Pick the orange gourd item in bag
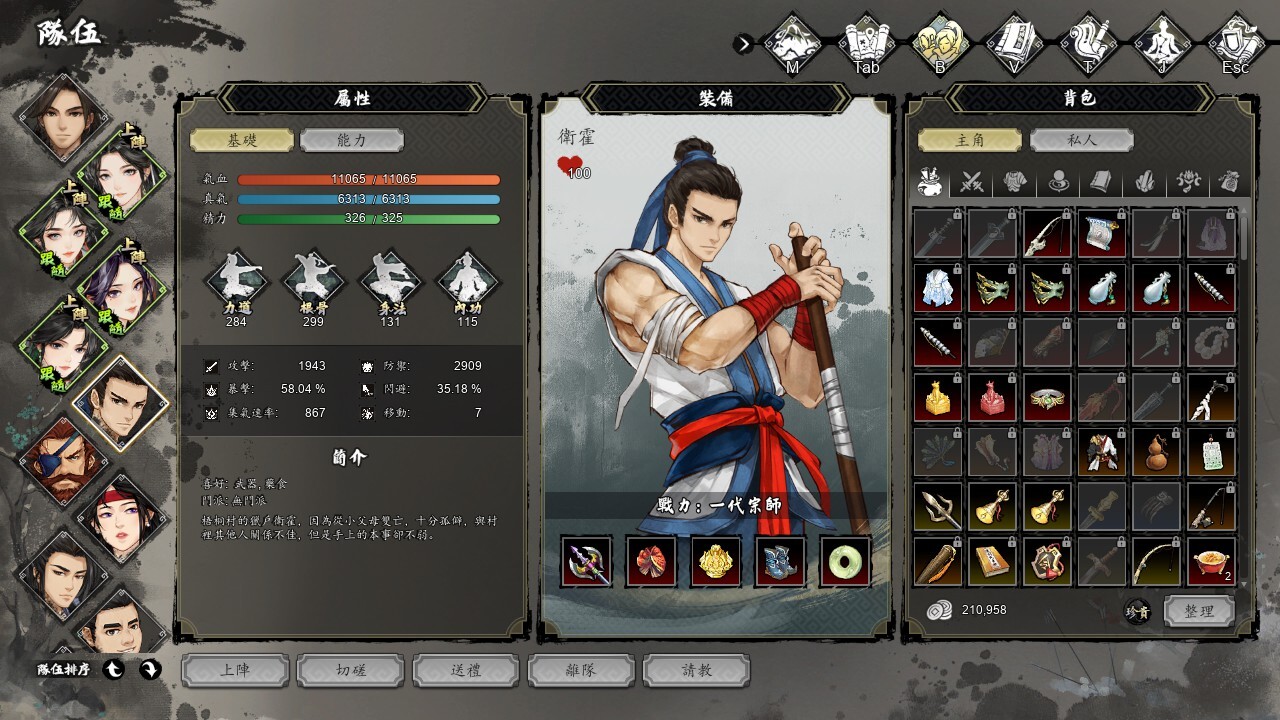The height and width of the screenshot is (720, 1280). click(x=1157, y=453)
